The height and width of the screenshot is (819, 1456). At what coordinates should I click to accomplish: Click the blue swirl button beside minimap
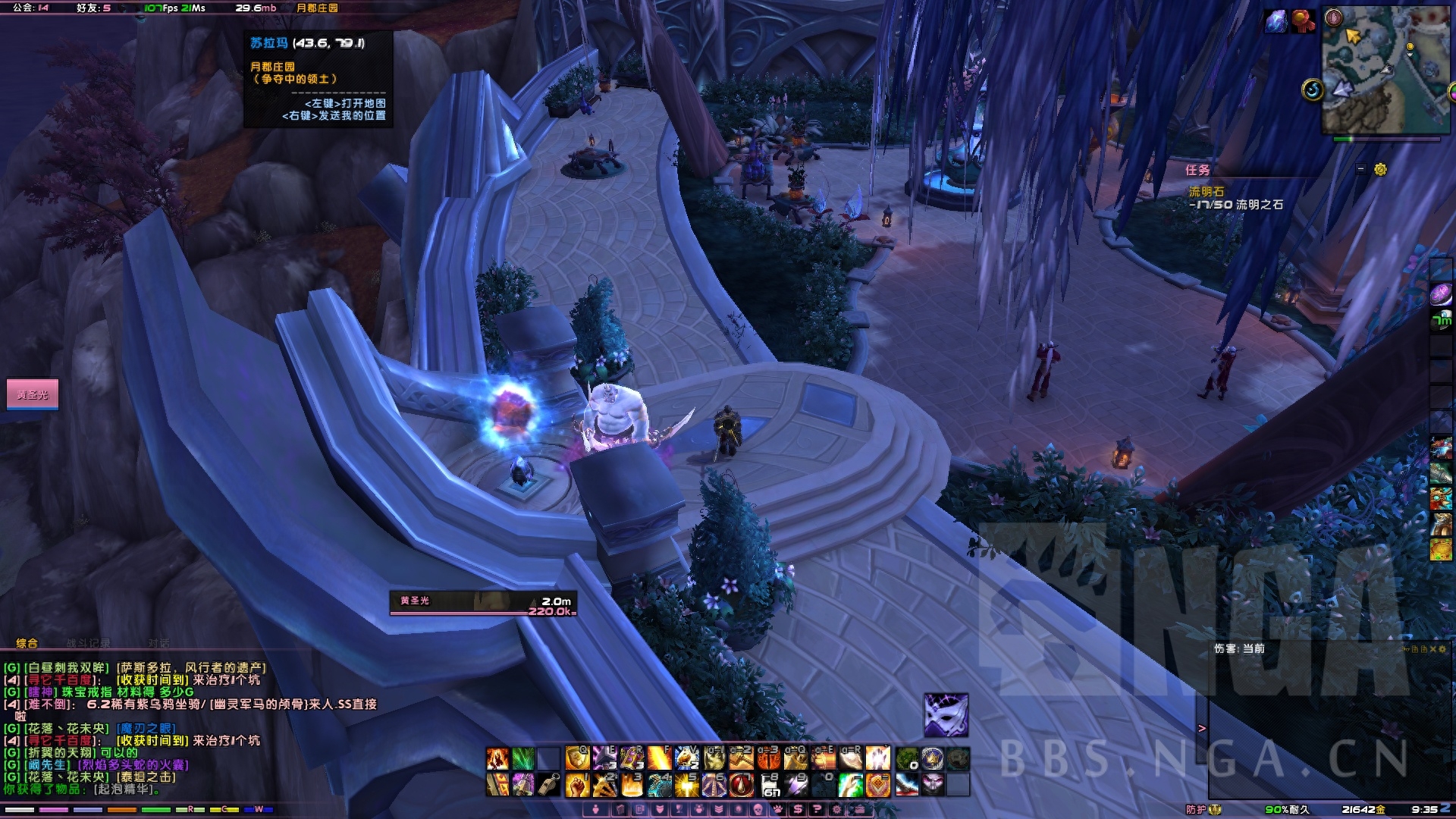pyautogui.click(x=1313, y=90)
